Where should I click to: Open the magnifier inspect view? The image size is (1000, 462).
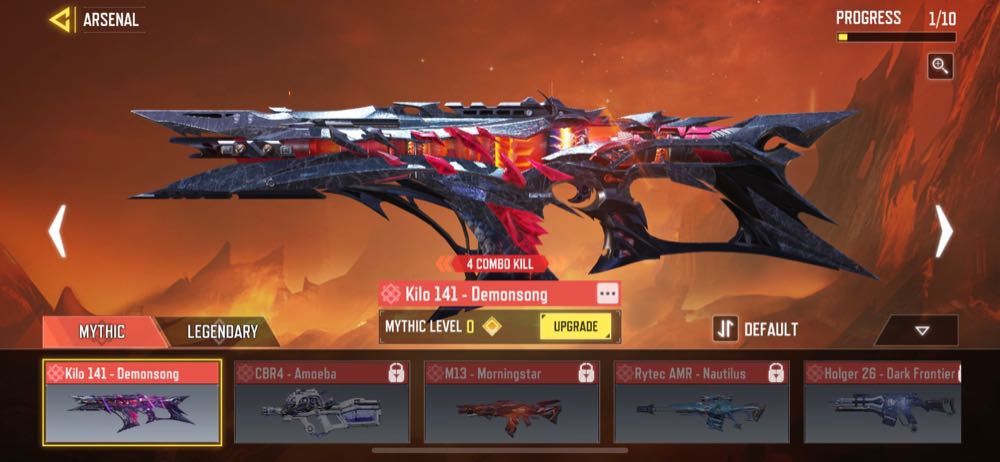[x=940, y=66]
